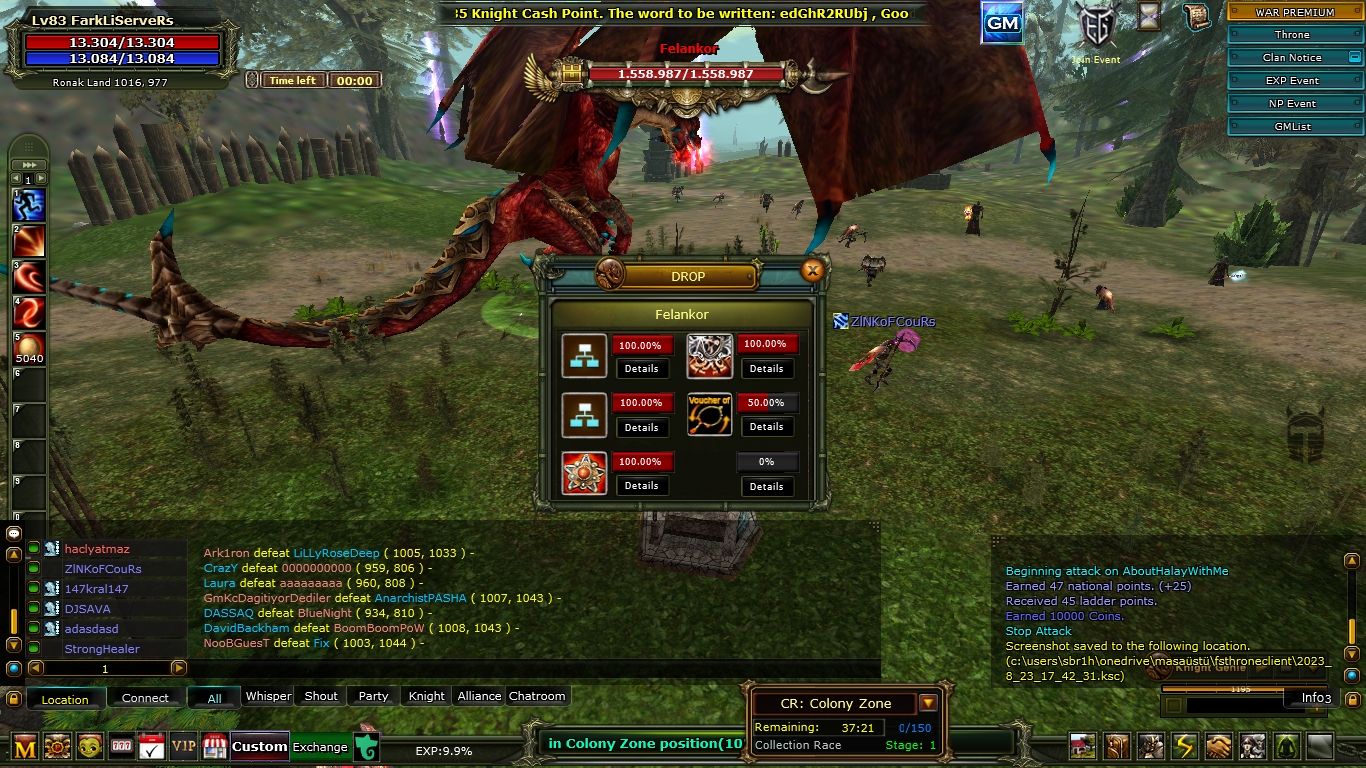The image size is (1366, 768).
Task: Show the GMList
Action: 1291,127
